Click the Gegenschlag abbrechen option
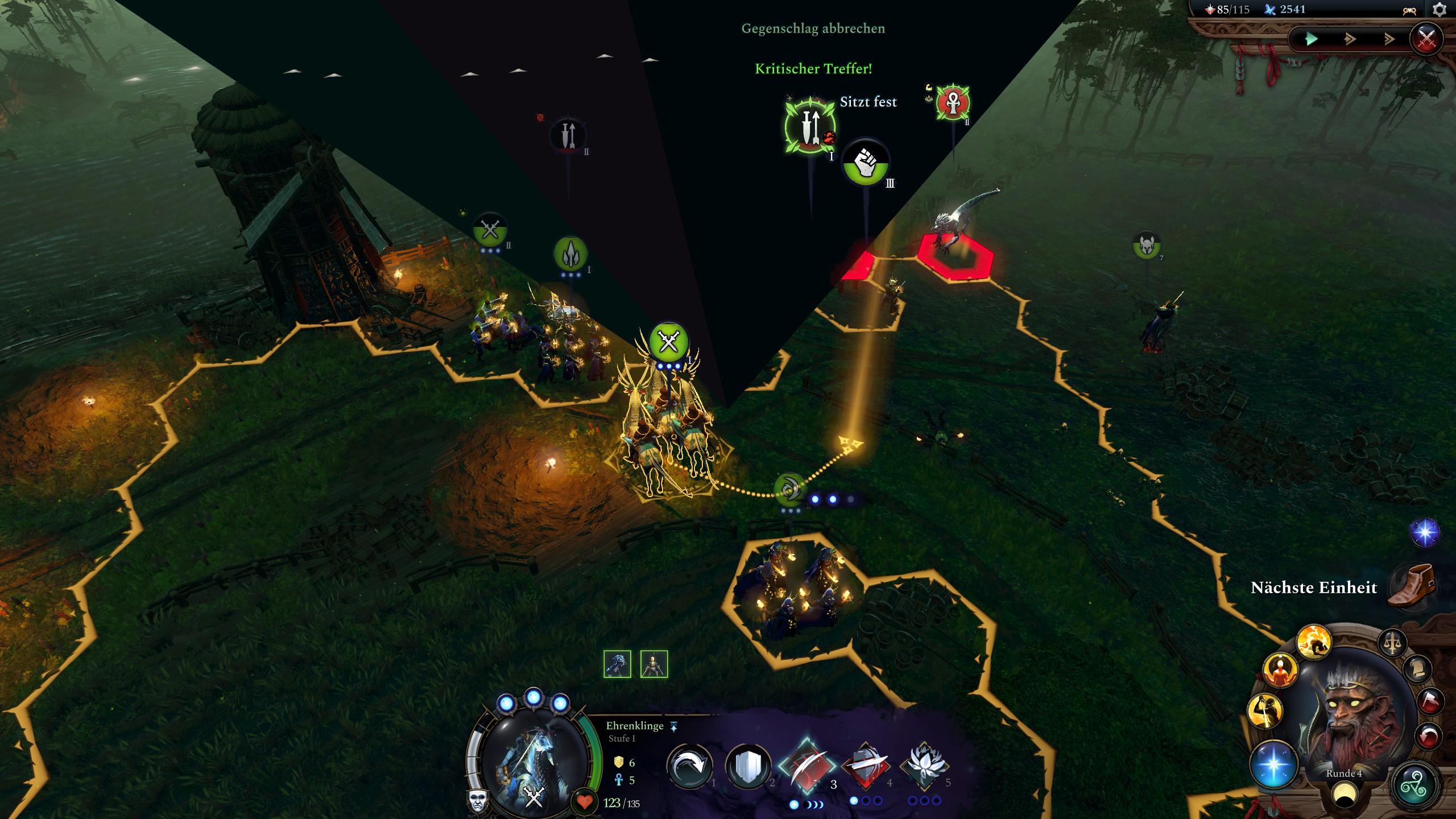The width and height of the screenshot is (1456, 819). pyautogui.click(x=813, y=28)
